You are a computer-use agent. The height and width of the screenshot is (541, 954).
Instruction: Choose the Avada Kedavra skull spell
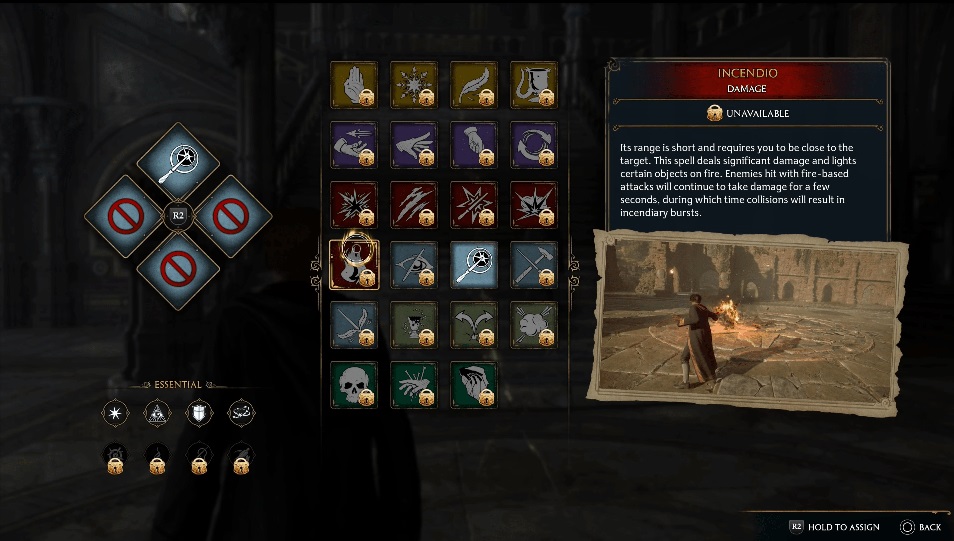[x=353, y=385]
